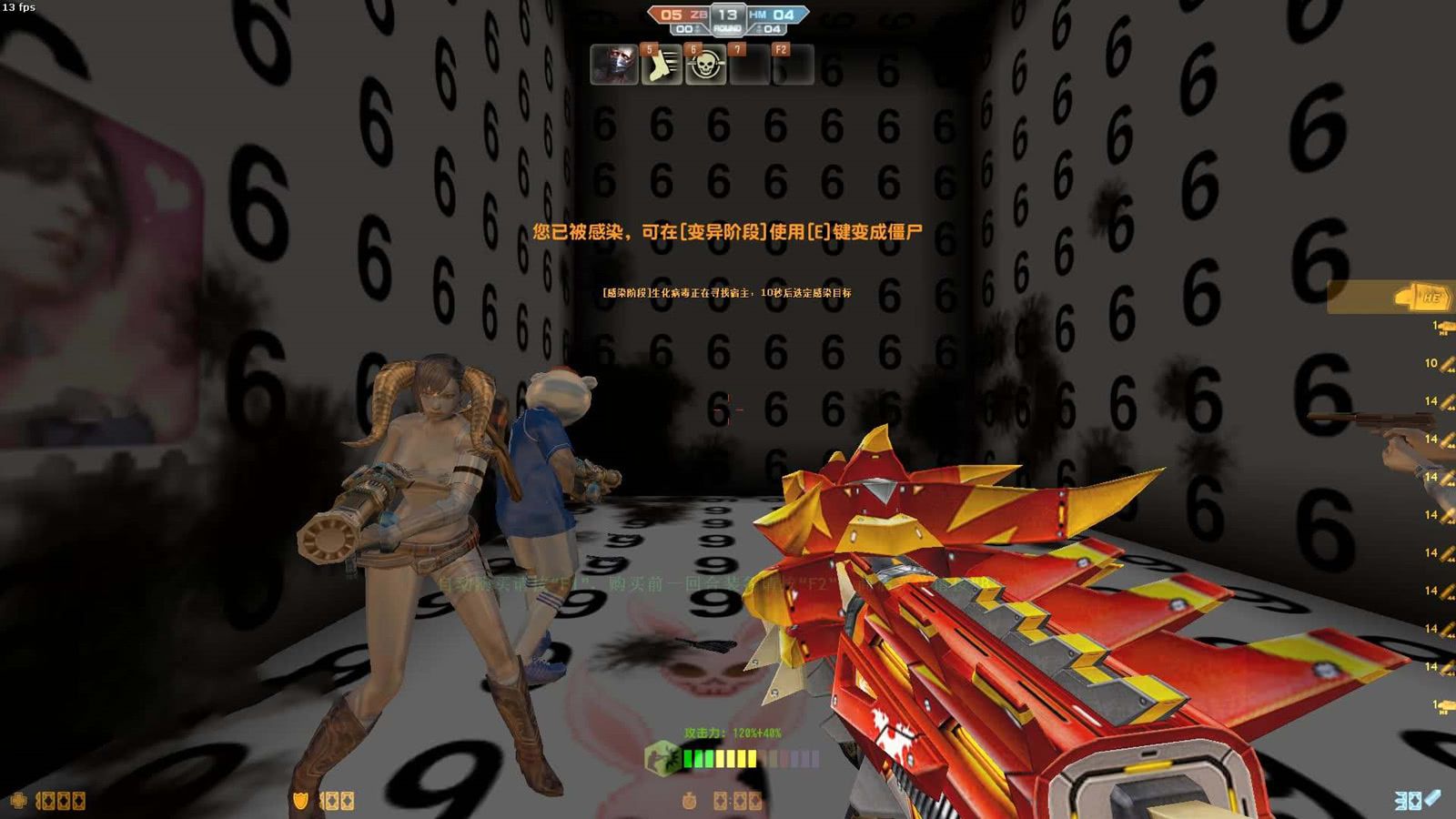Activate the skull crosshair skill

705,66
